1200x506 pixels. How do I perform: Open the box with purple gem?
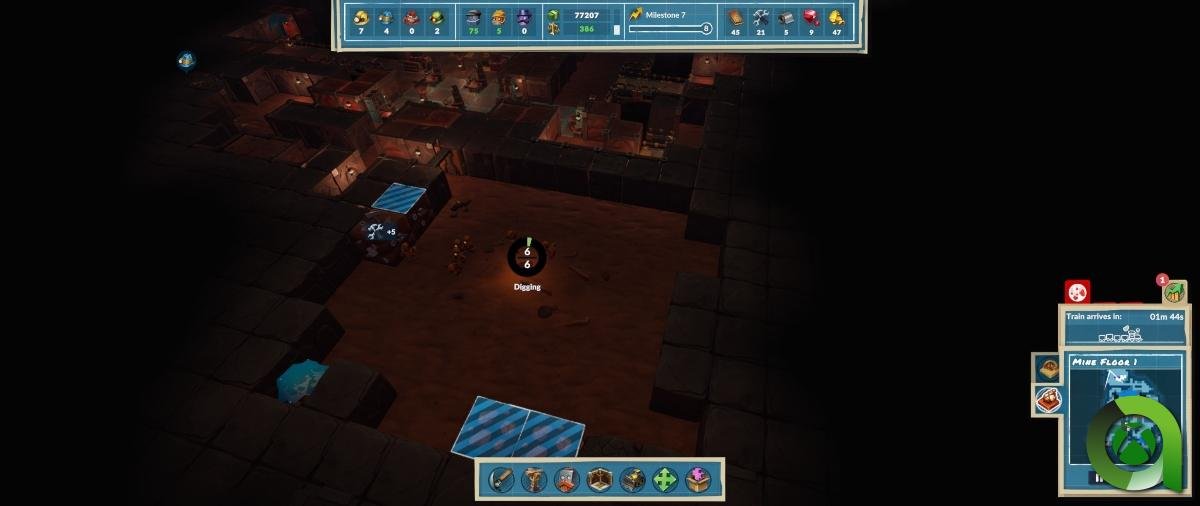(698, 480)
